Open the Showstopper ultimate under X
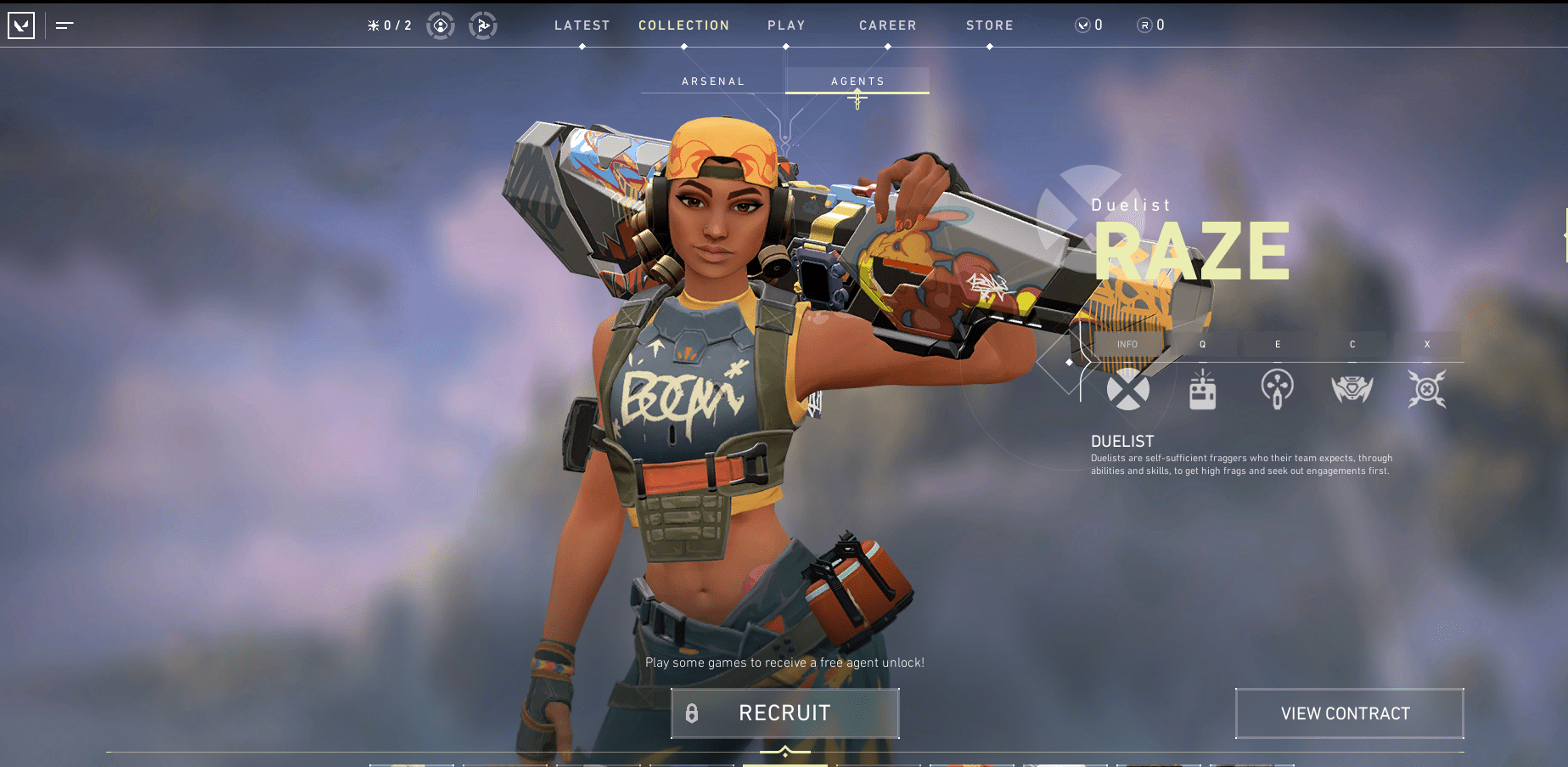Screen dimensions: 1568x767 click(x=1427, y=389)
